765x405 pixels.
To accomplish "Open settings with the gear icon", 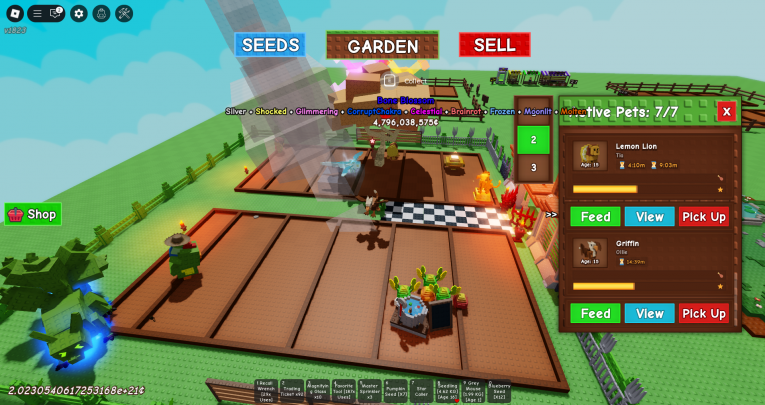I will tap(79, 13).
